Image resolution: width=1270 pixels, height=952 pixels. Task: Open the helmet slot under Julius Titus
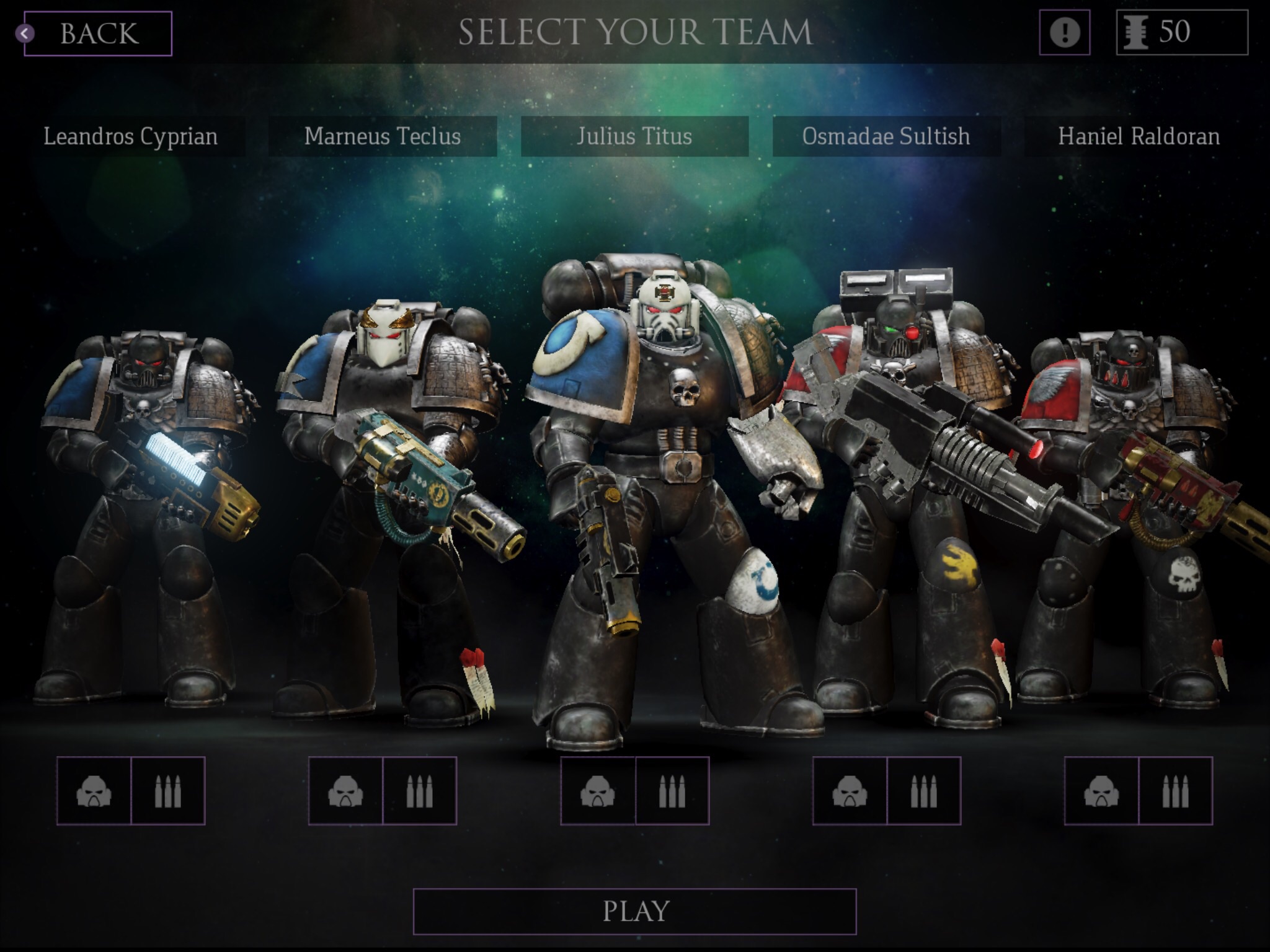point(598,791)
